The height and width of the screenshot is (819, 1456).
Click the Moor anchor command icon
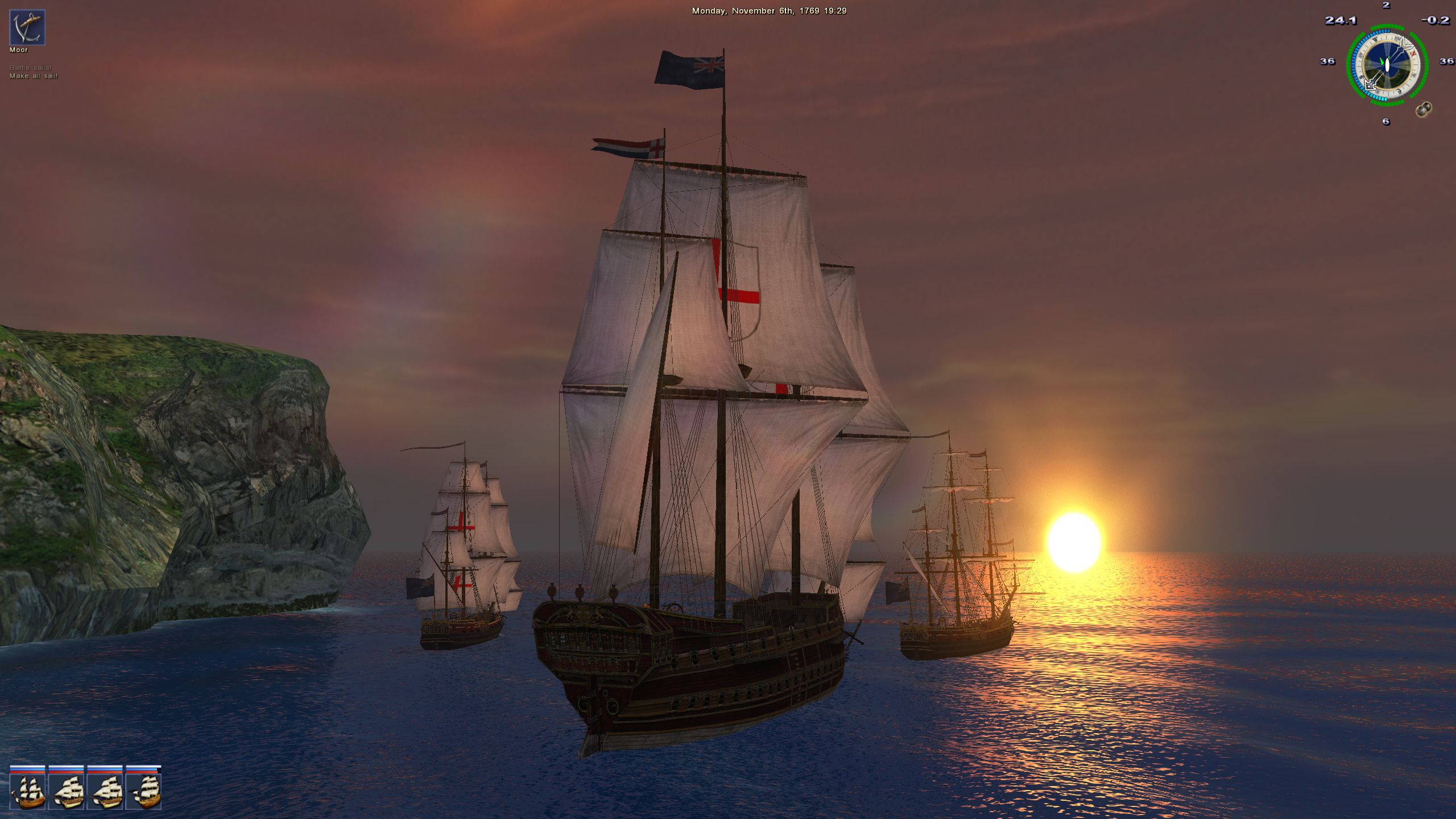point(27,27)
